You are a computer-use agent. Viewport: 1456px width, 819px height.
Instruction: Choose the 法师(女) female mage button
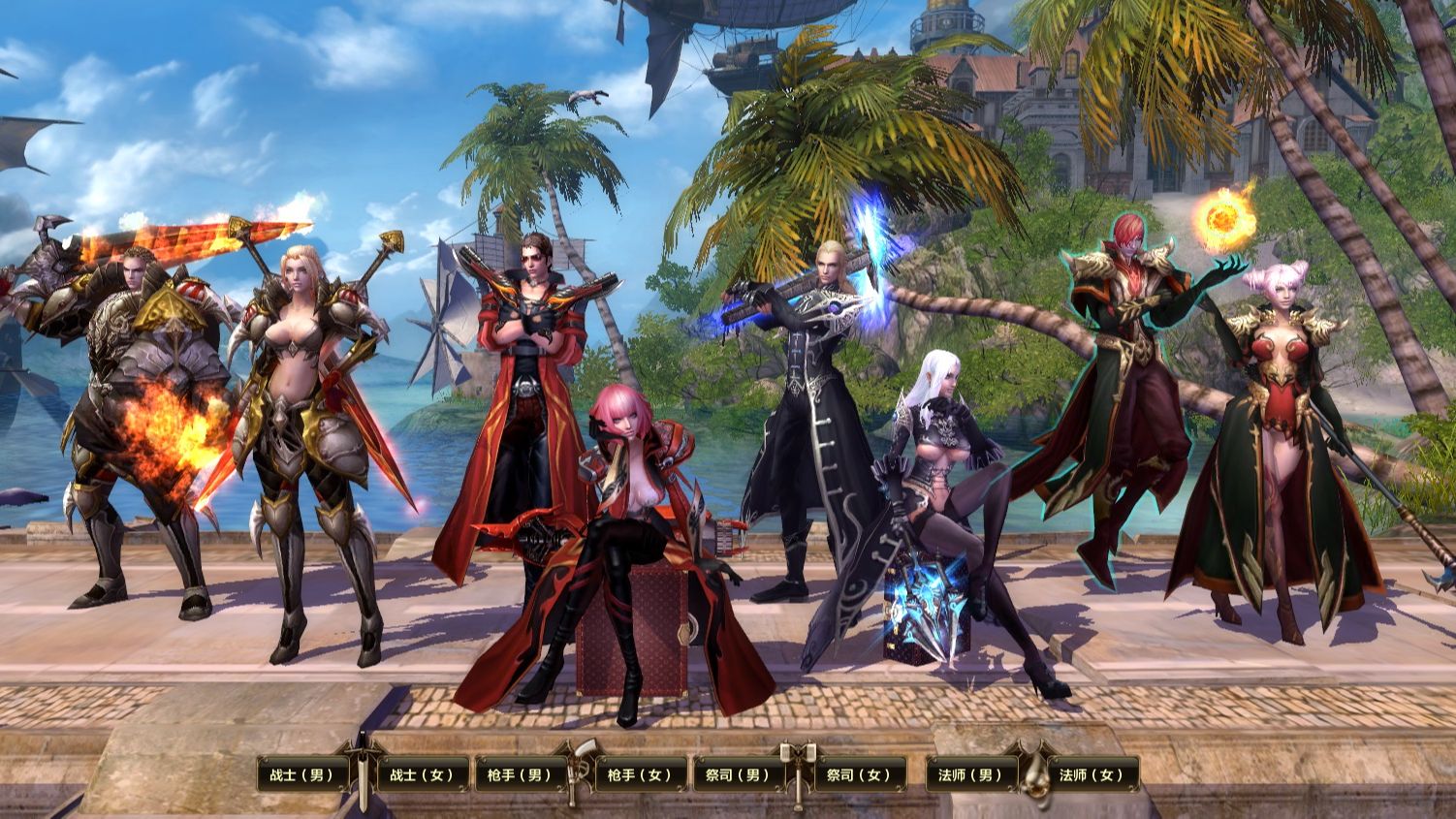pos(1092,774)
